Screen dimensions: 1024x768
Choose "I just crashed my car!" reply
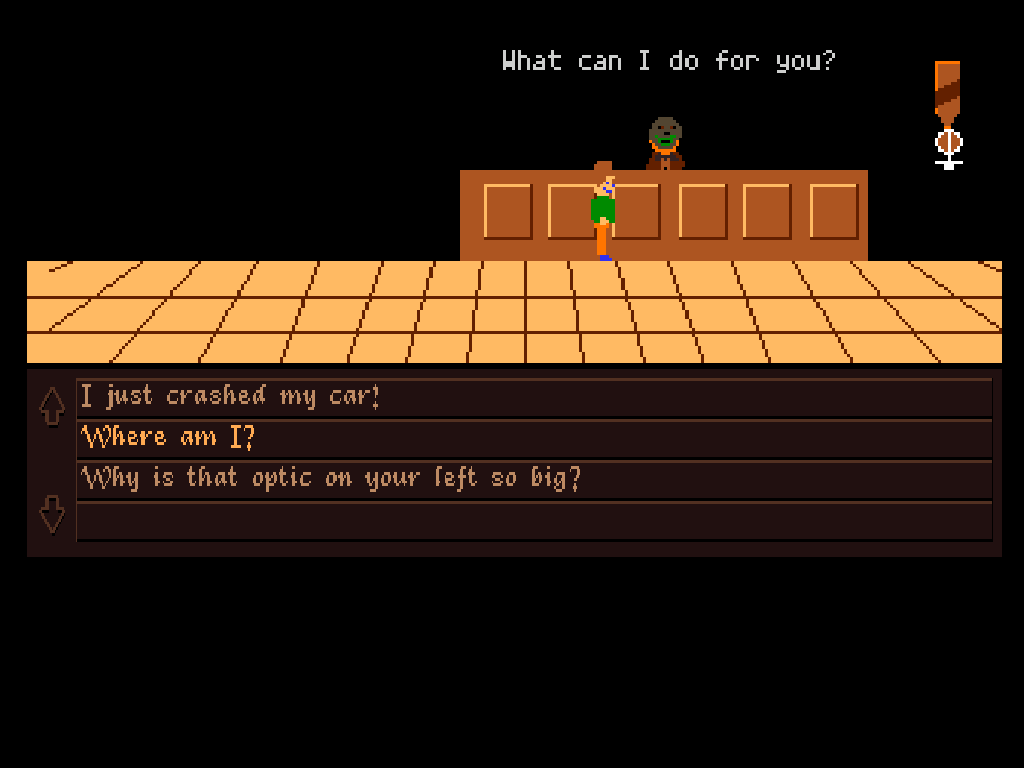pyautogui.click(x=231, y=397)
